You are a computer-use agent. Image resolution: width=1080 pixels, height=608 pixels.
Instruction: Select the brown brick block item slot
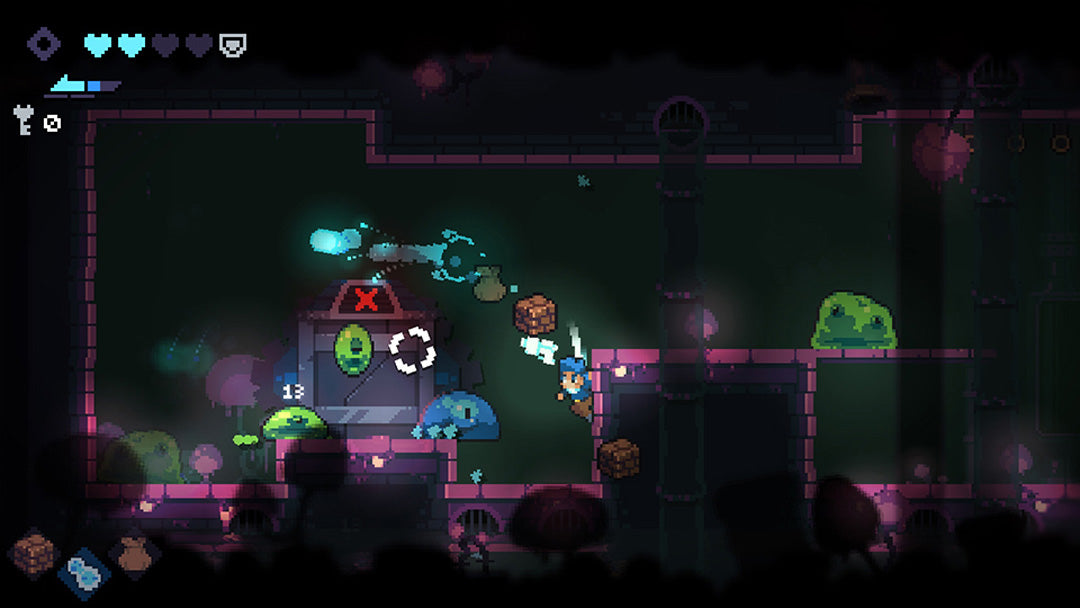tap(34, 551)
